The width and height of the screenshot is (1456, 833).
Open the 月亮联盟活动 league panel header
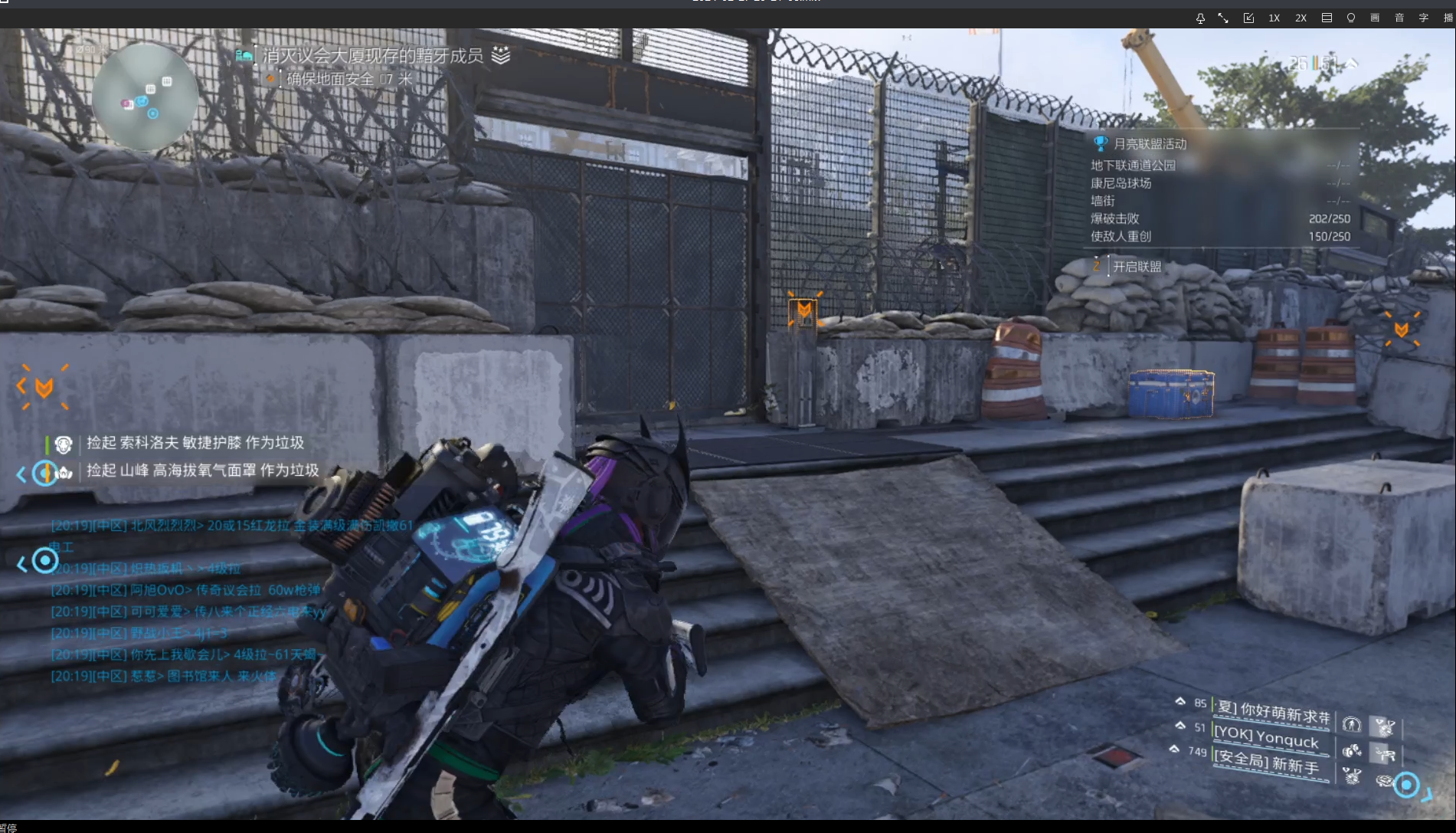(1149, 144)
